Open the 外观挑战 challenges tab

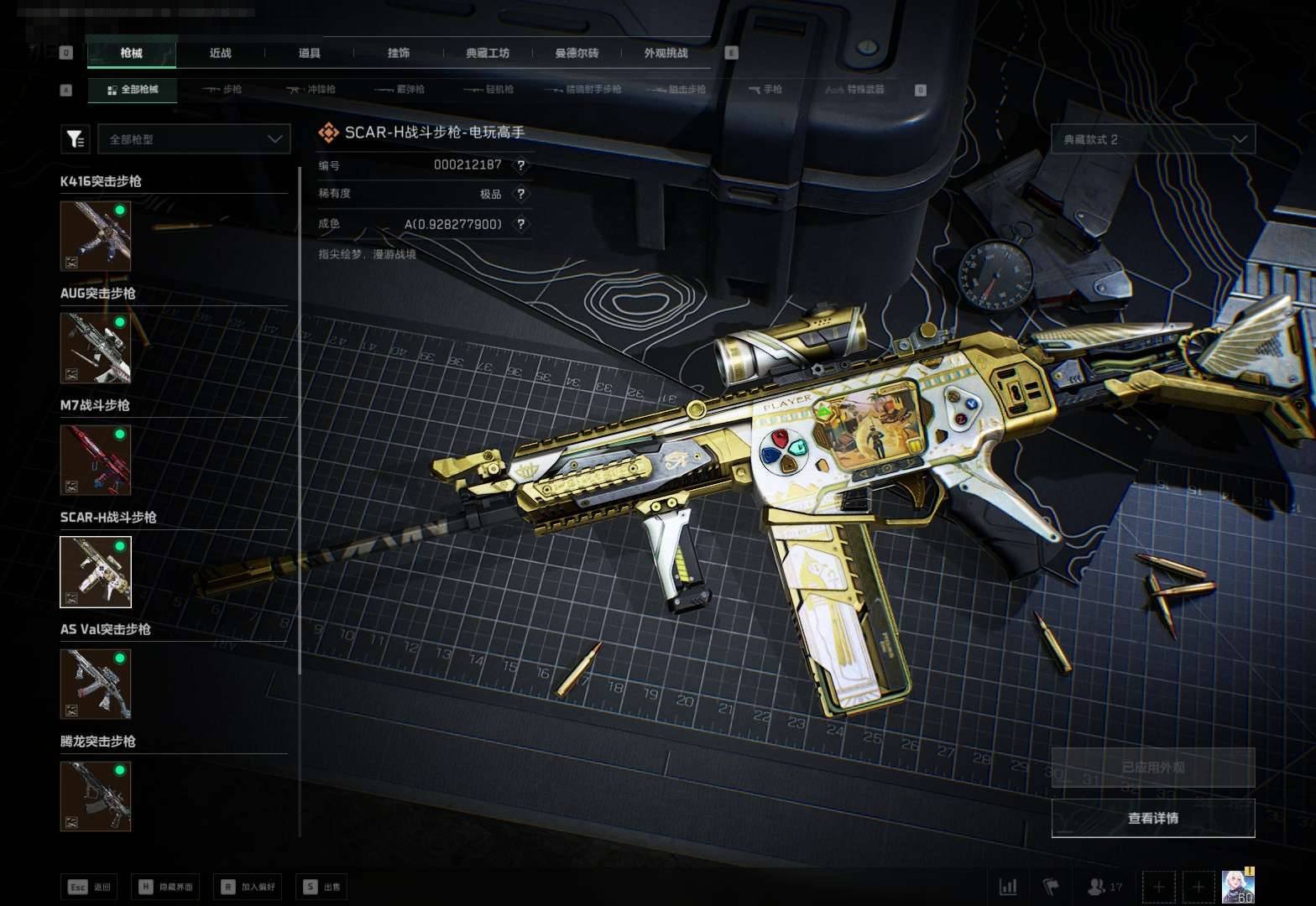(666, 53)
